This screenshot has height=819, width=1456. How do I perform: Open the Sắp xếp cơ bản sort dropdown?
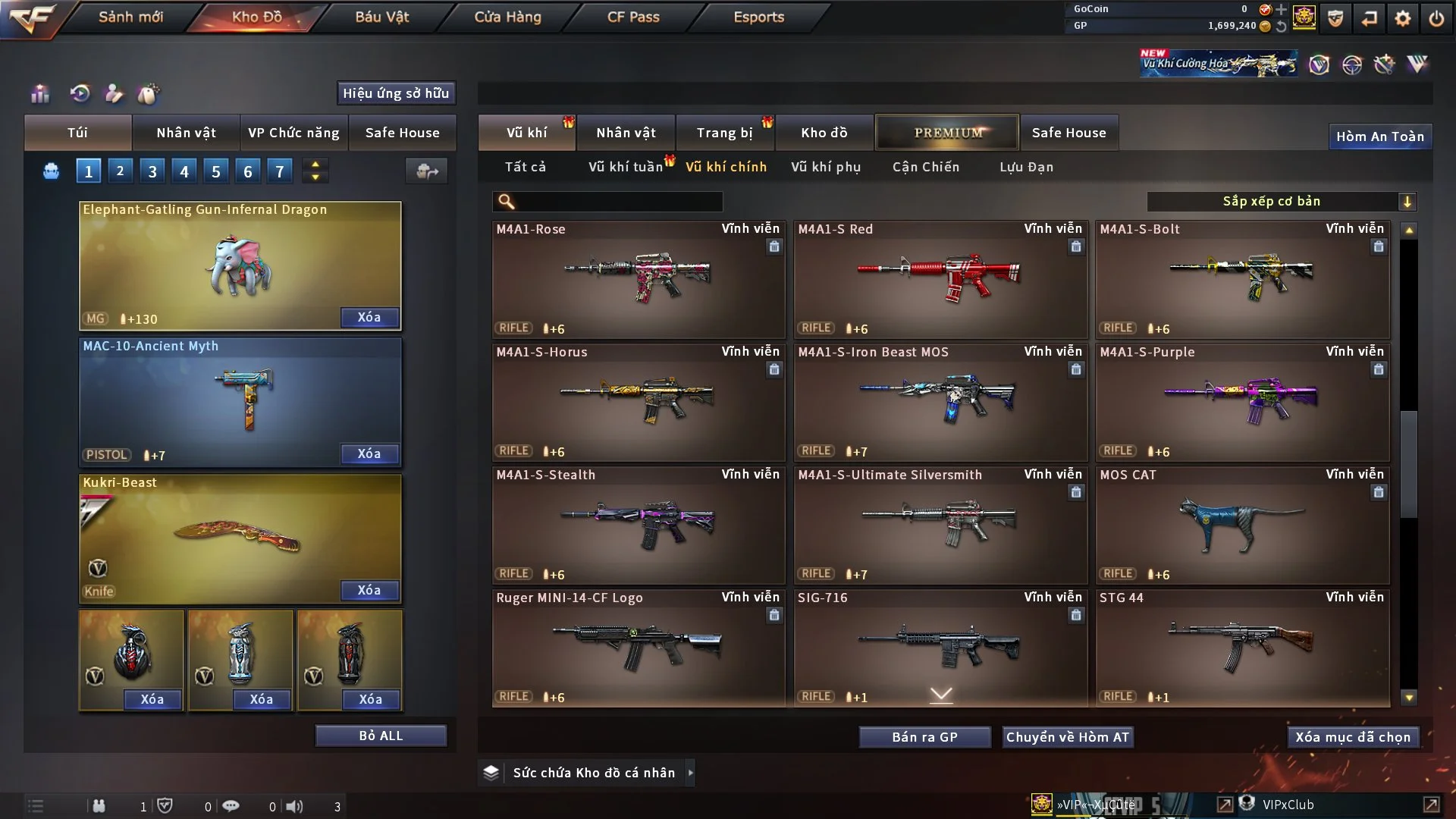coord(1281,201)
